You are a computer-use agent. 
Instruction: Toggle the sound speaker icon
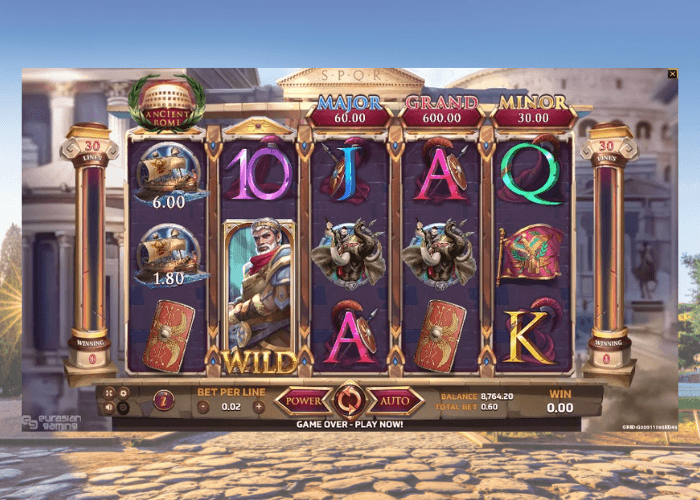pos(109,407)
